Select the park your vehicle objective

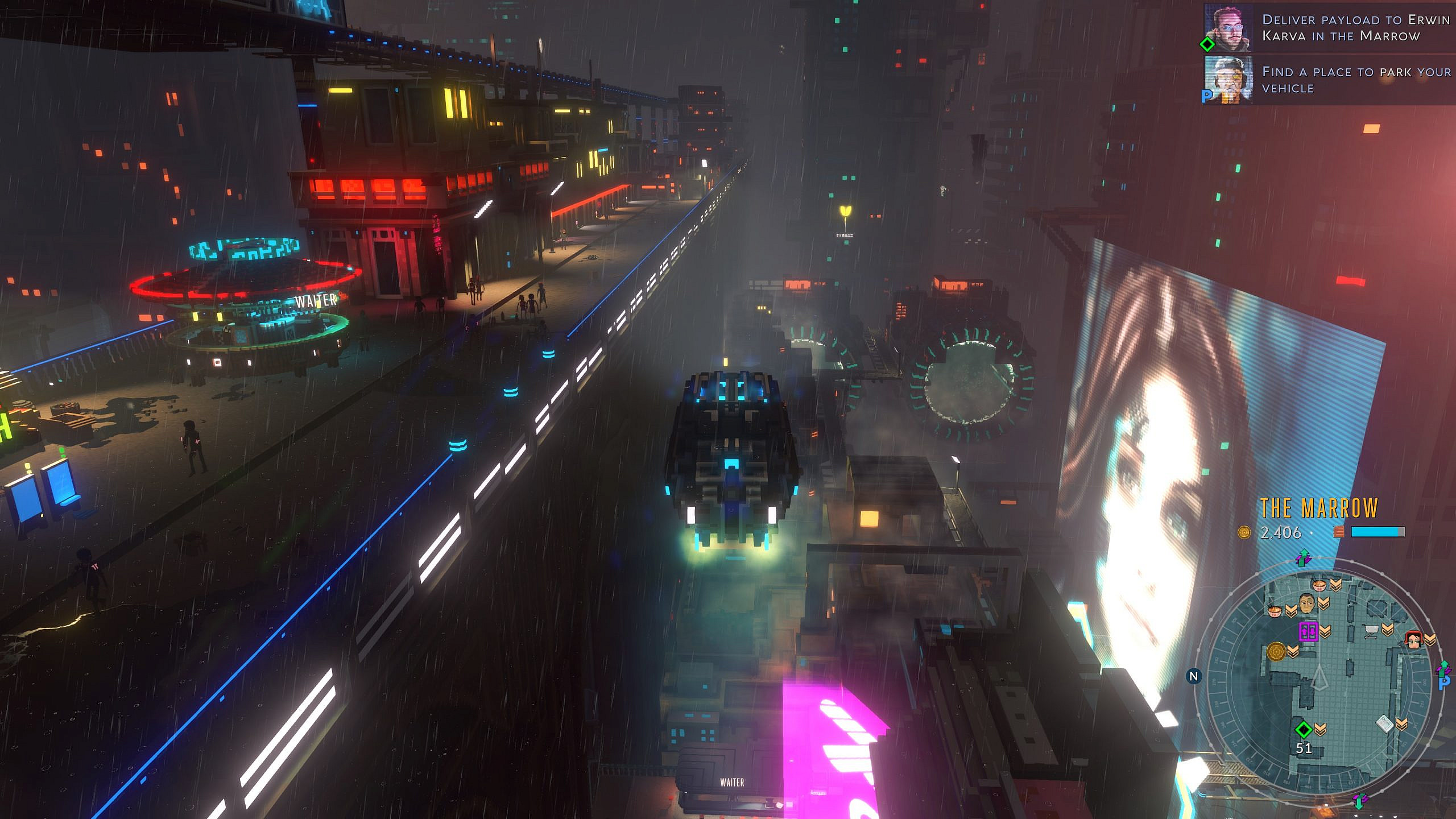pos(1354,80)
